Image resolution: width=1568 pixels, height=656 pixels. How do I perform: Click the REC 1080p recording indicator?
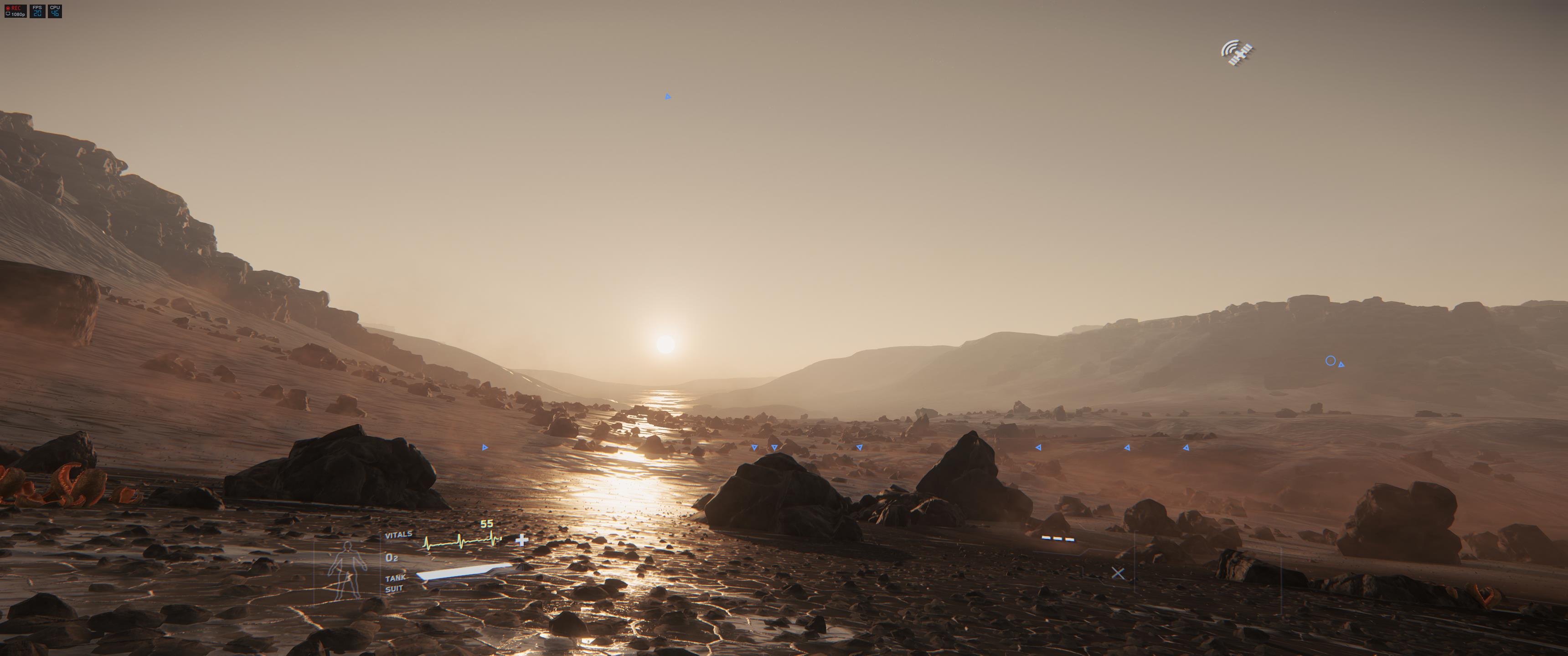point(15,11)
